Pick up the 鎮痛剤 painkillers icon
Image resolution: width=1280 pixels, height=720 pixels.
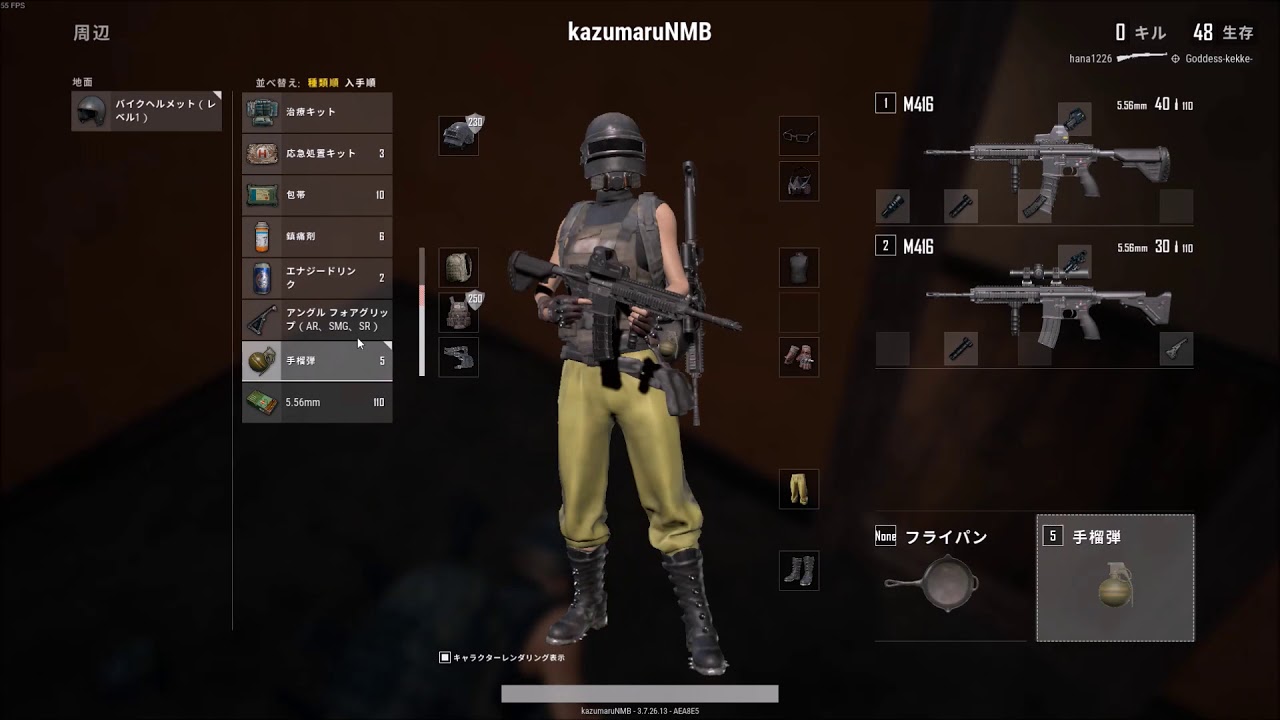pos(261,237)
